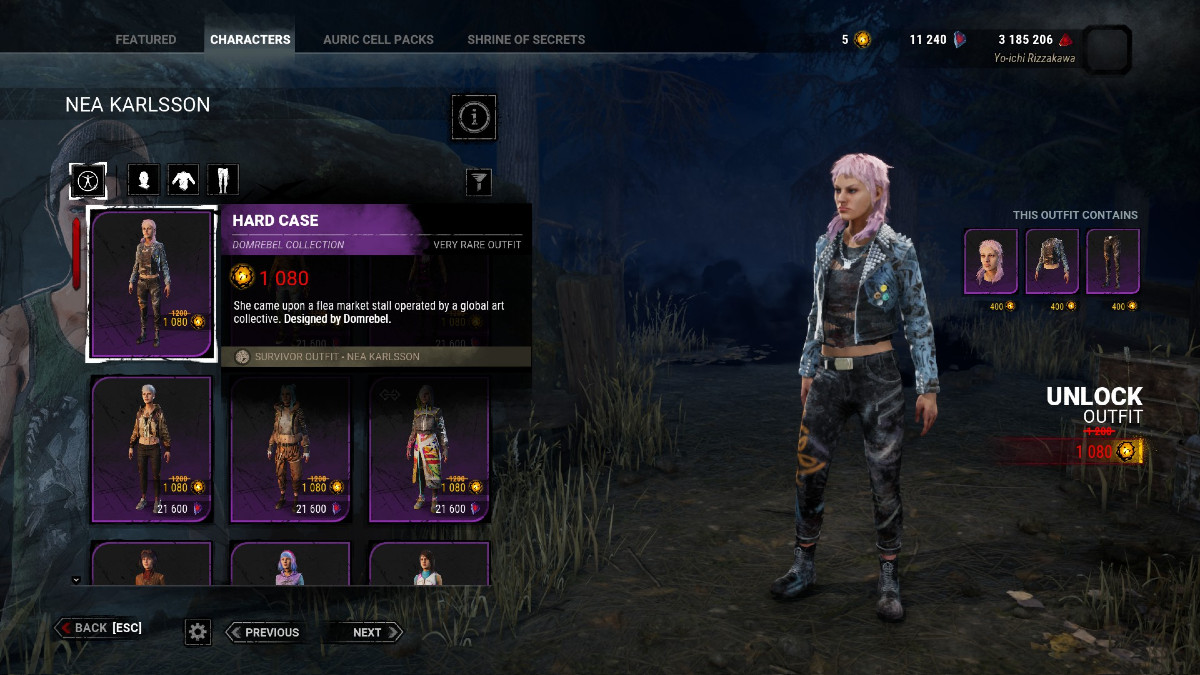This screenshot has height=675, width=1200.
Task: Select the full outfit category filter
Action: (88, 180)
